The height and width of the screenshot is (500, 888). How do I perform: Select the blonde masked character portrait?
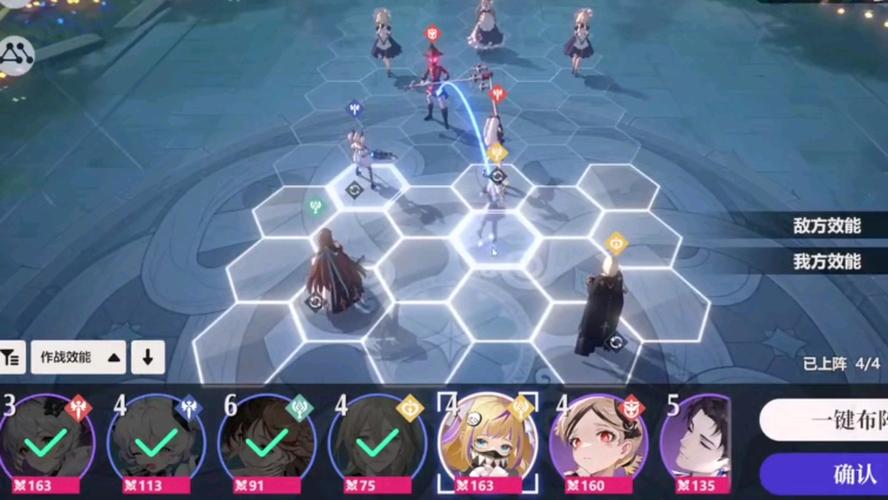pyautogui.click(x=487, y=442)
